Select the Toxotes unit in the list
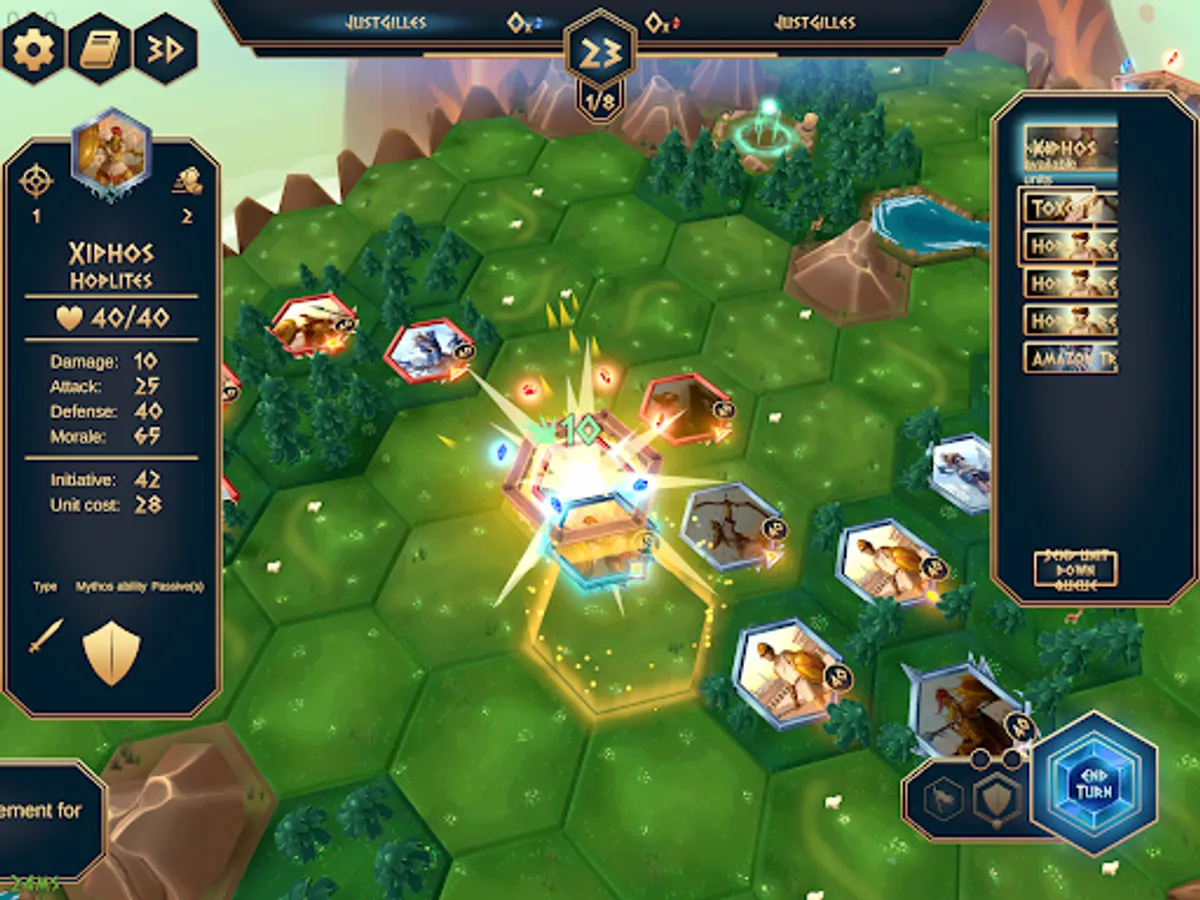1200x900 pixels. pos(1070,208)
